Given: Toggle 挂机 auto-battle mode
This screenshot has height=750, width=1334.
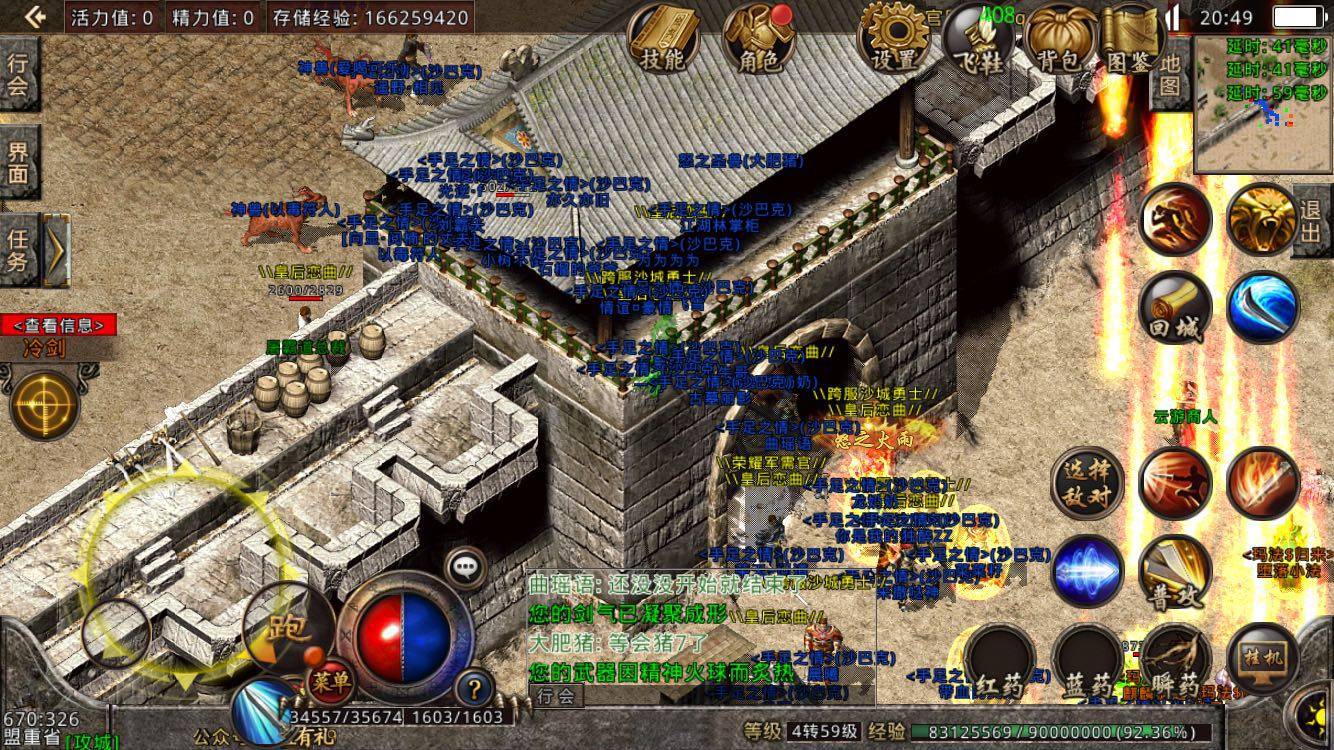Looking at the screenshot, I should click(1262, 659).
